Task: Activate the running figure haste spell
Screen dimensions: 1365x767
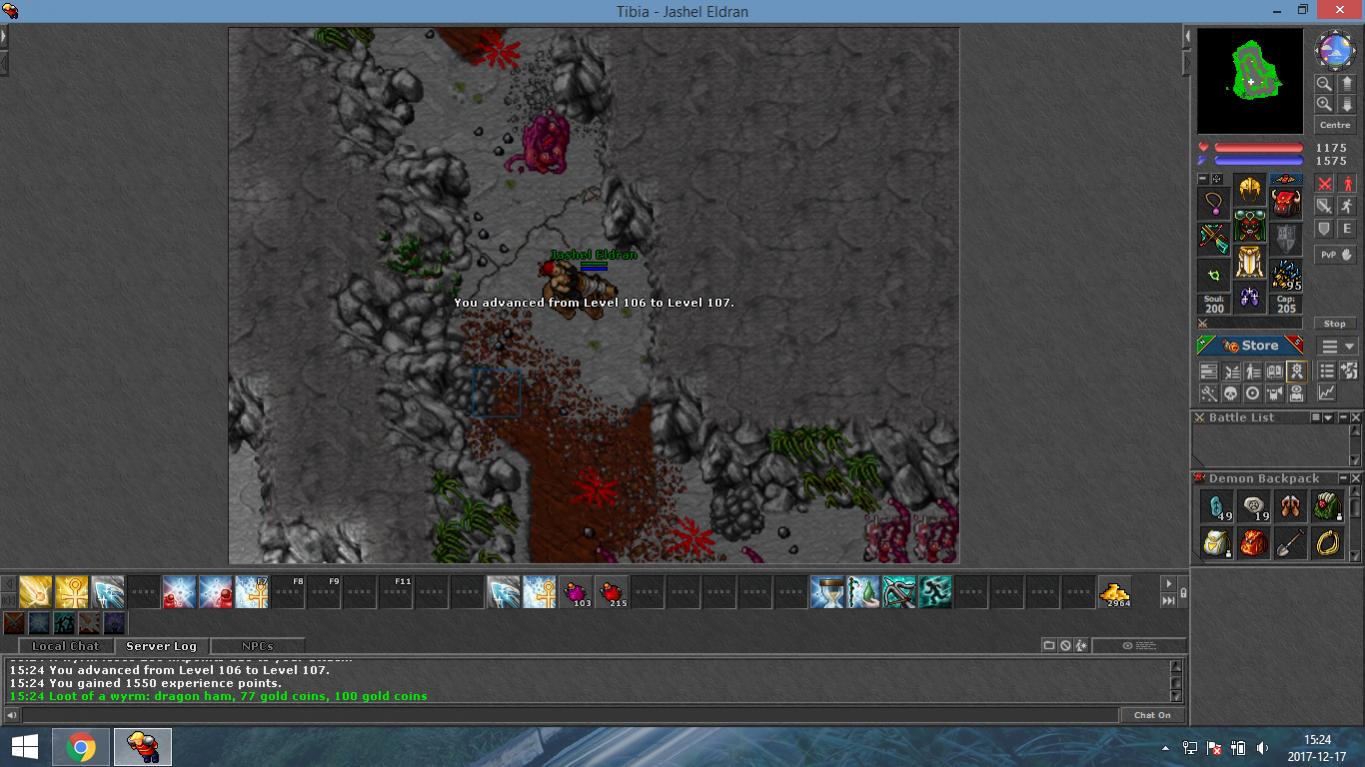Action: point(935,592)
